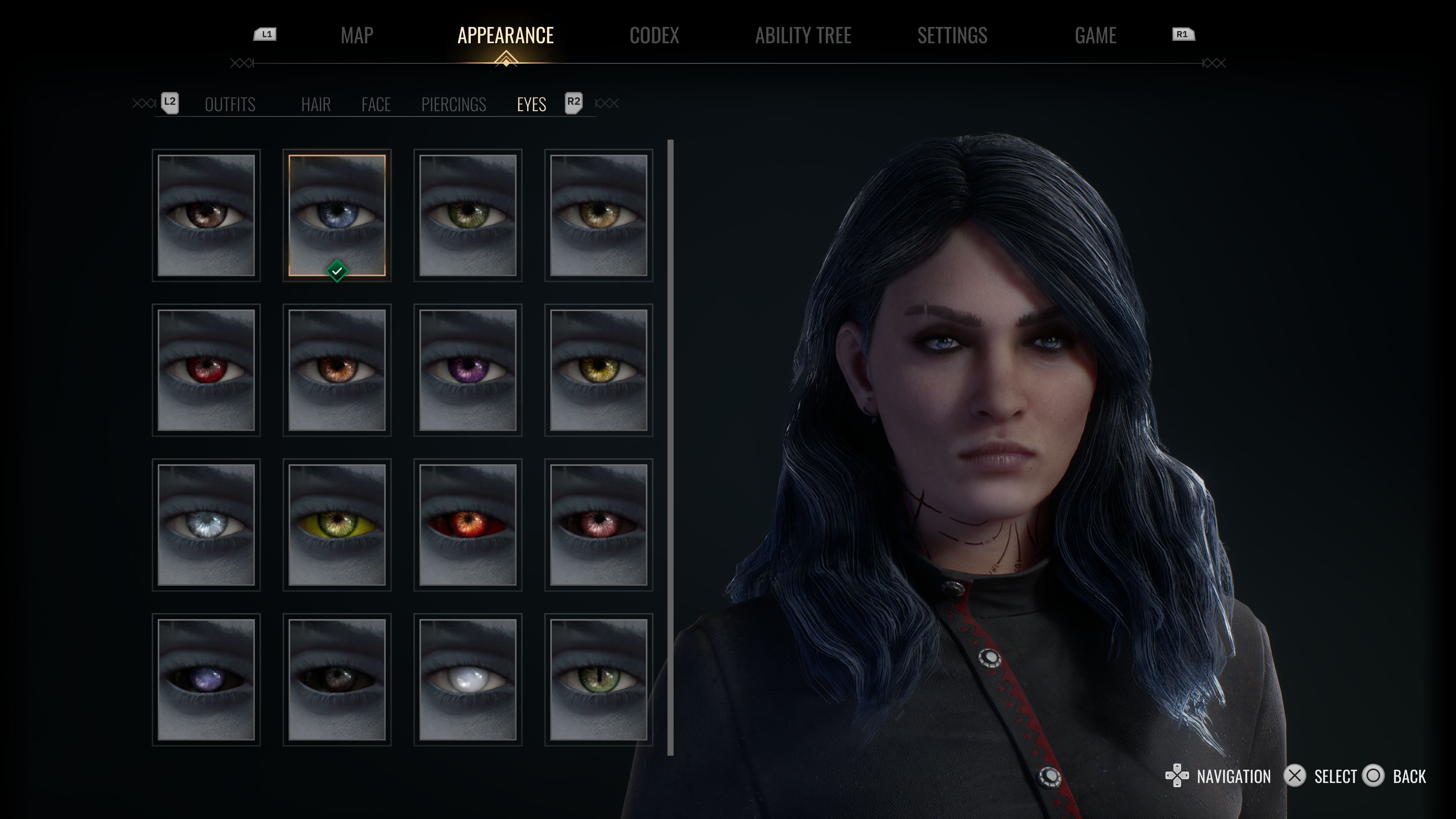
Task: Select the Game tab
Action: click(1095, 36)
